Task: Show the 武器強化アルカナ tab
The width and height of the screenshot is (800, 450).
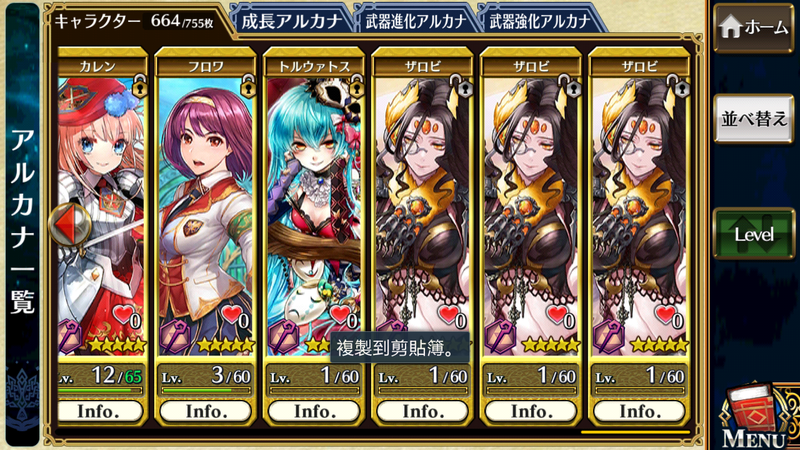Action: (x=541, y=20)
